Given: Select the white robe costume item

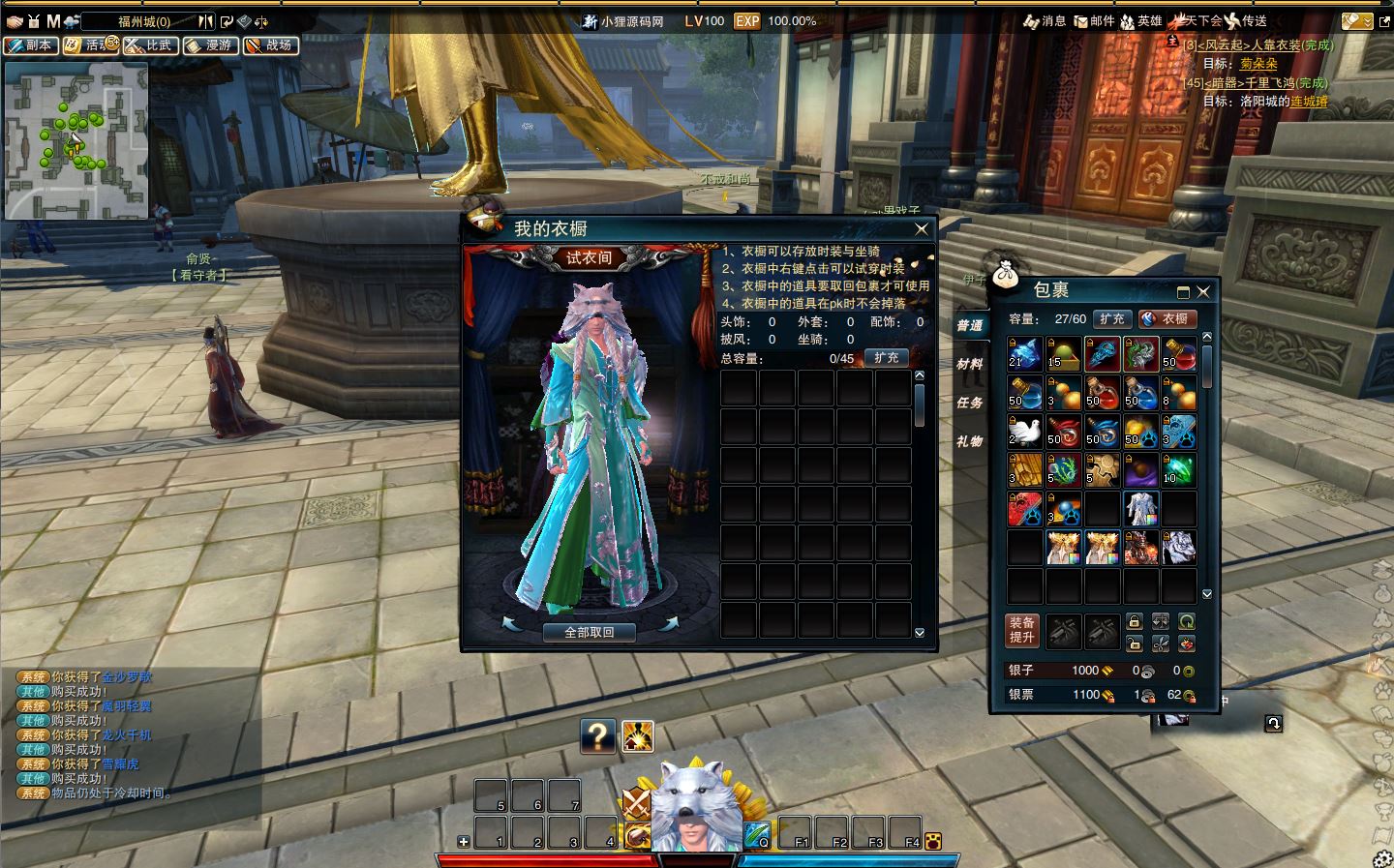Looking at the screenshot, I should 1140,509.
